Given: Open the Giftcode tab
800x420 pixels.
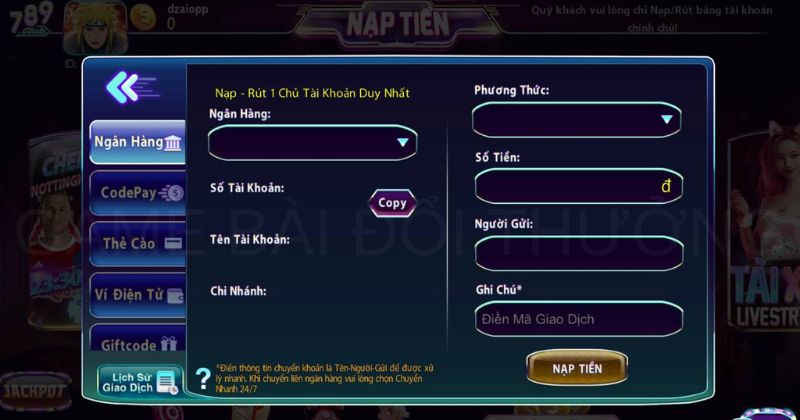Looking at the screenshot, I should click(x=138, y=344).
